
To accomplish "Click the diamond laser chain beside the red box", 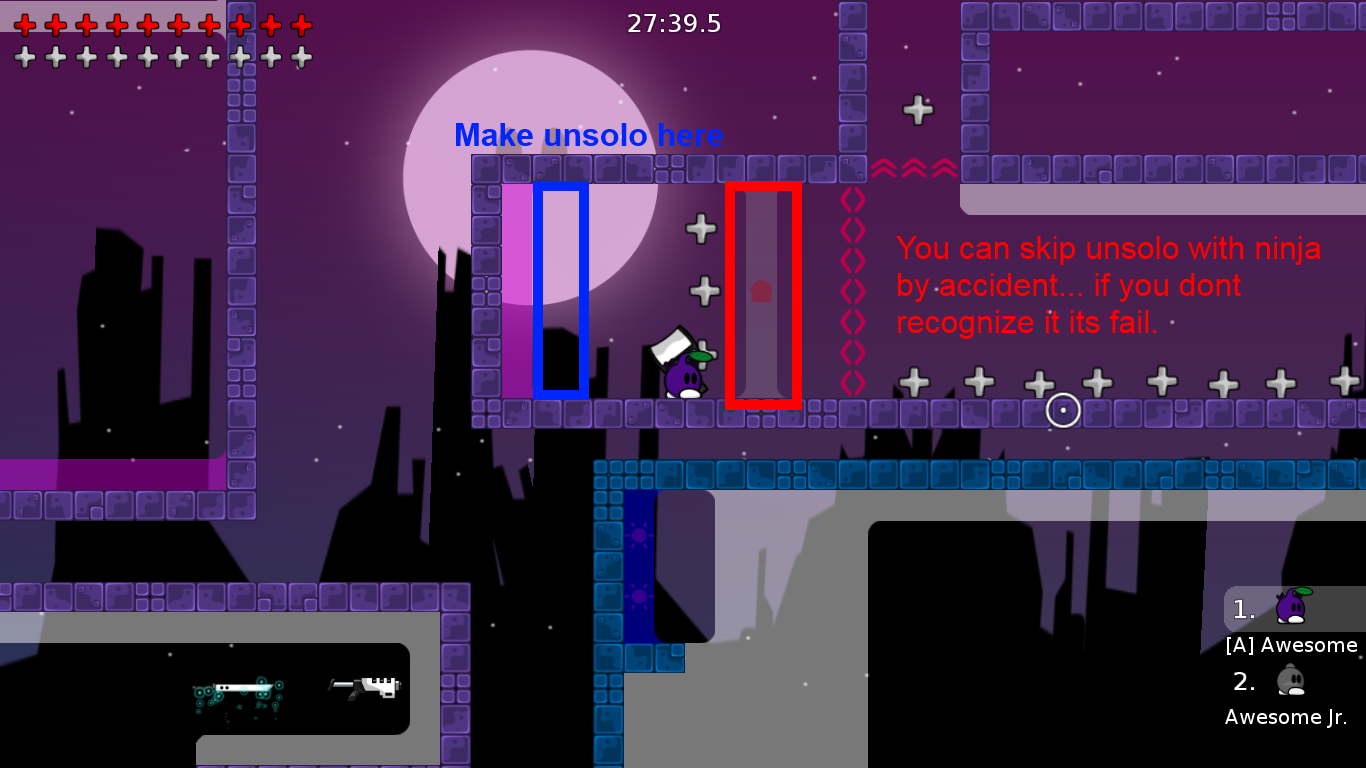I will click(x=852, y=290).
